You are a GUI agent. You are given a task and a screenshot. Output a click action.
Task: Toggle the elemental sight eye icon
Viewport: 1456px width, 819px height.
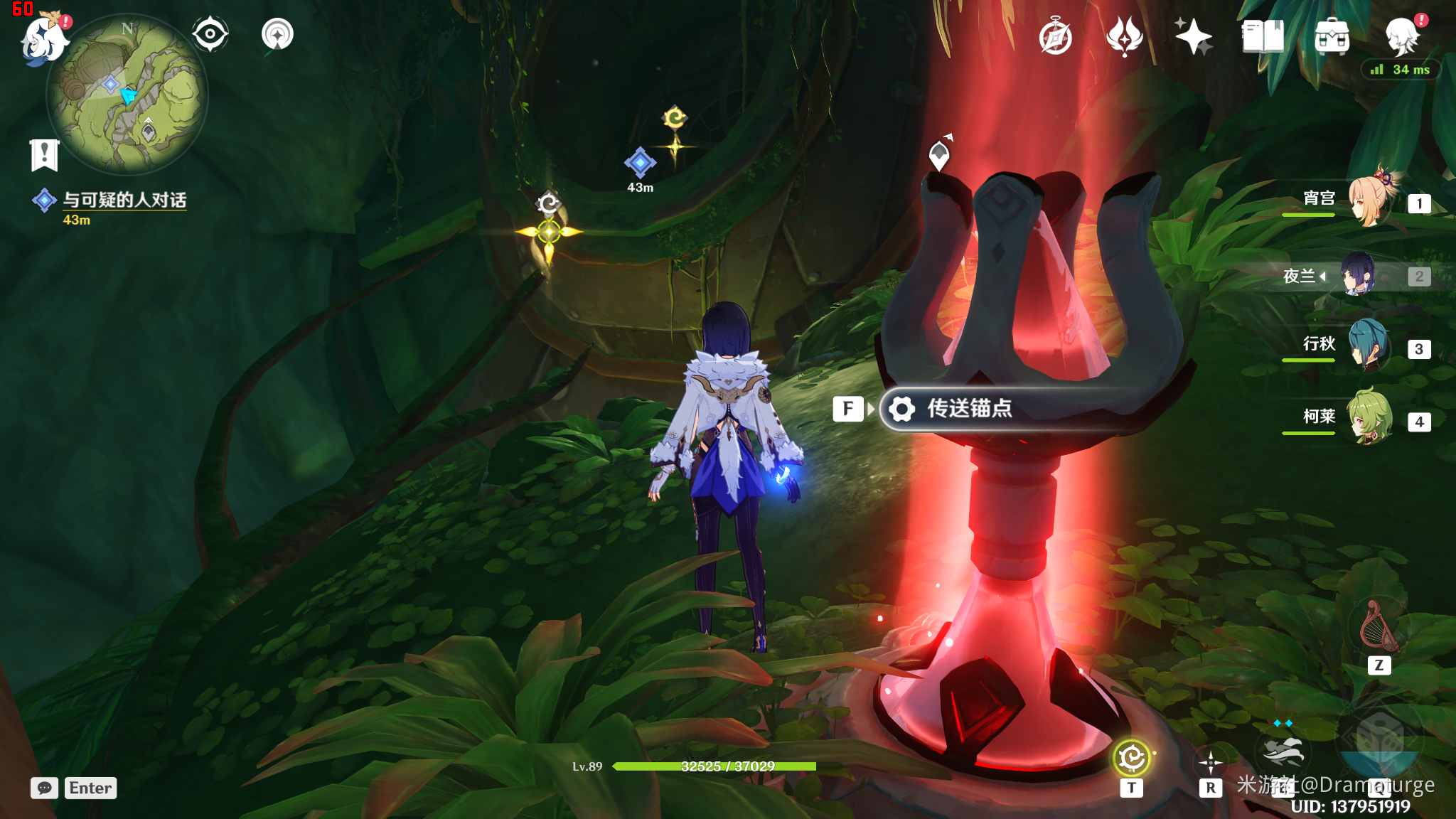tap(210, 34)
